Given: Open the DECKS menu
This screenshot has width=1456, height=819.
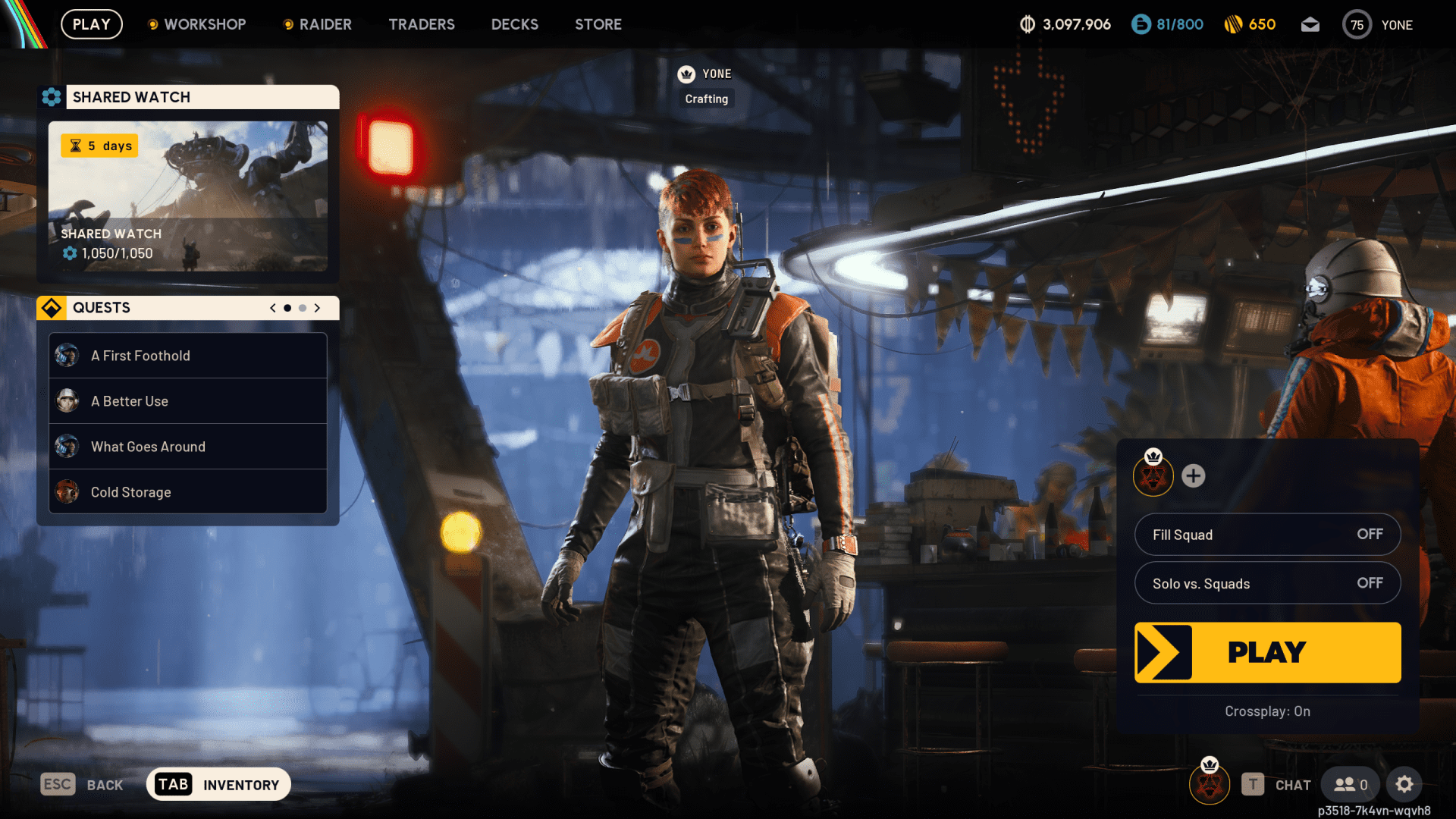Looking at the screenshot, I should tap(514, 24).
